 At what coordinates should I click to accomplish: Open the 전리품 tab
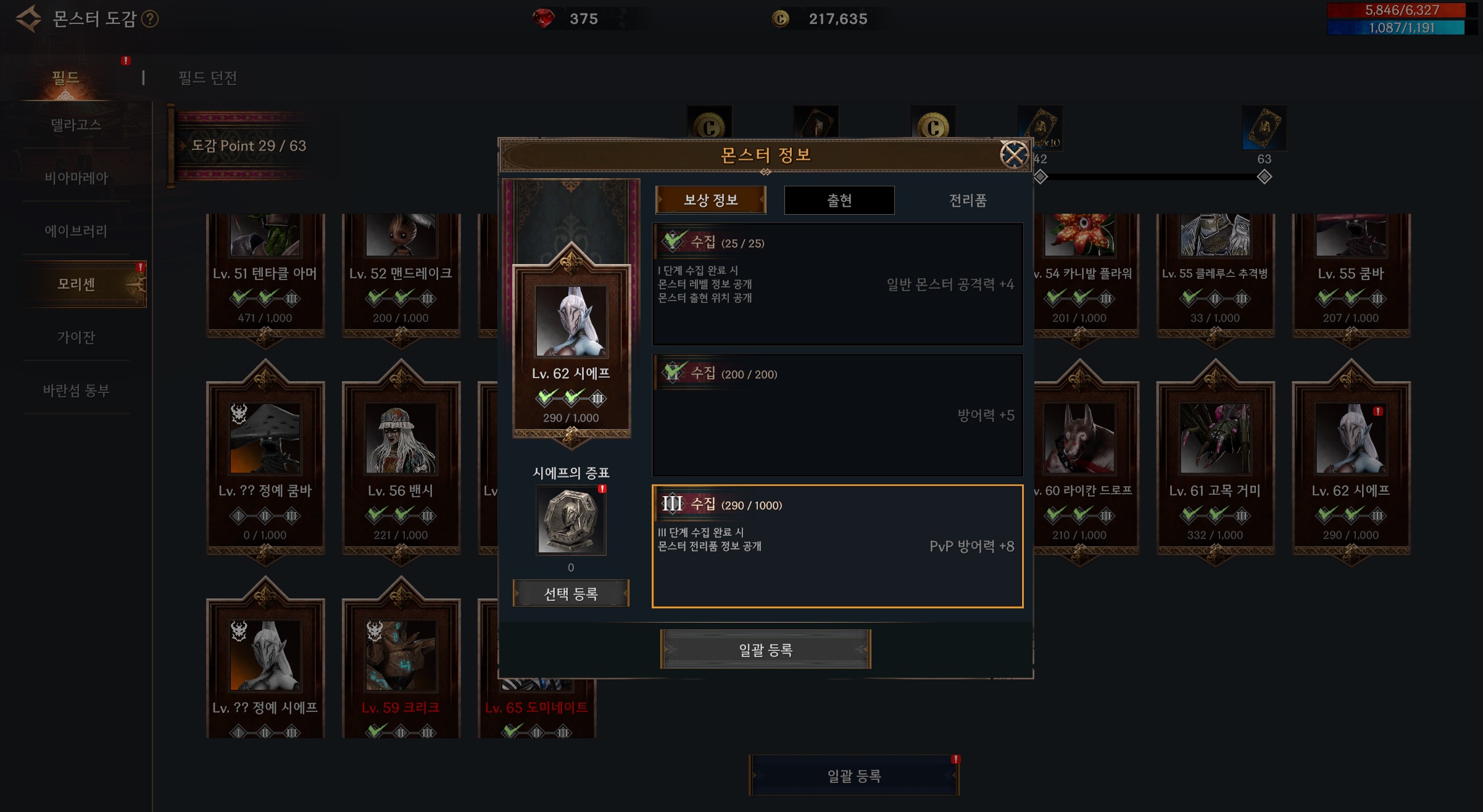(x=967, y=200)
